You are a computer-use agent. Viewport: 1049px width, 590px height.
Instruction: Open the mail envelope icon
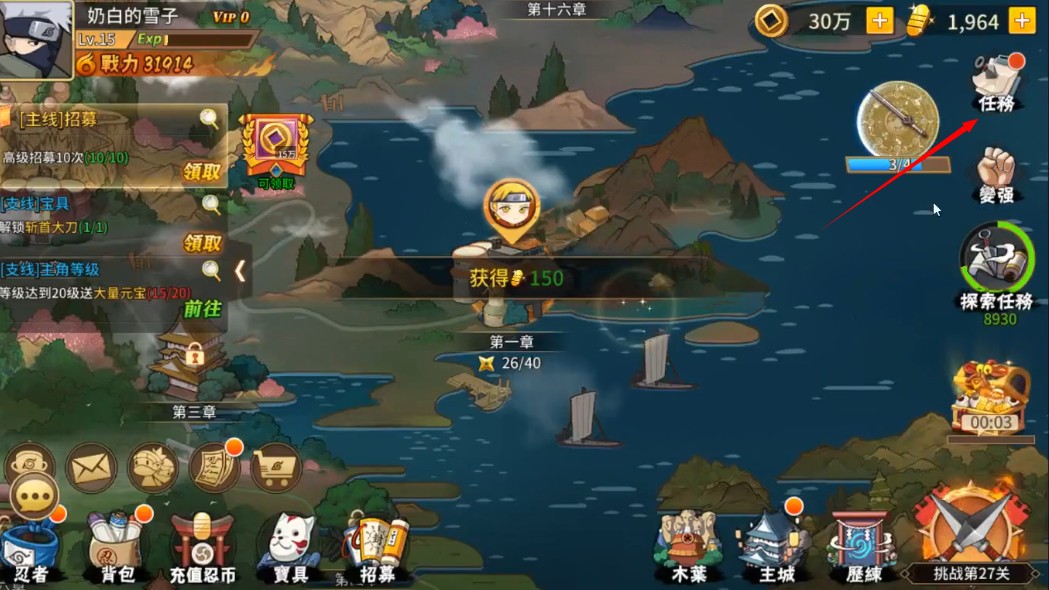(x=92, y=467)
